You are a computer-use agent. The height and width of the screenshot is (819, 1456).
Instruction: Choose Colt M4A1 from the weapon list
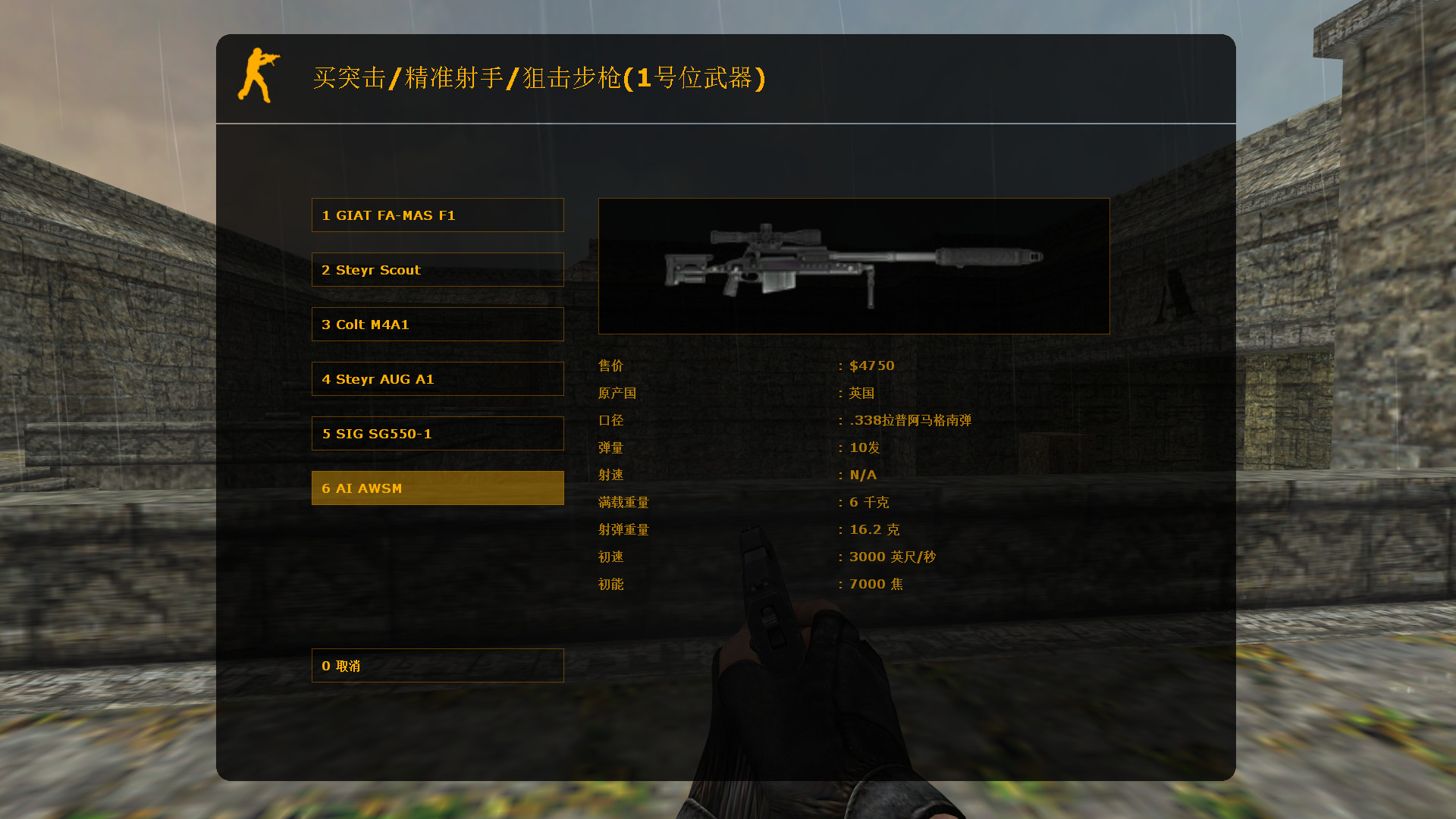tap(438, 324)
